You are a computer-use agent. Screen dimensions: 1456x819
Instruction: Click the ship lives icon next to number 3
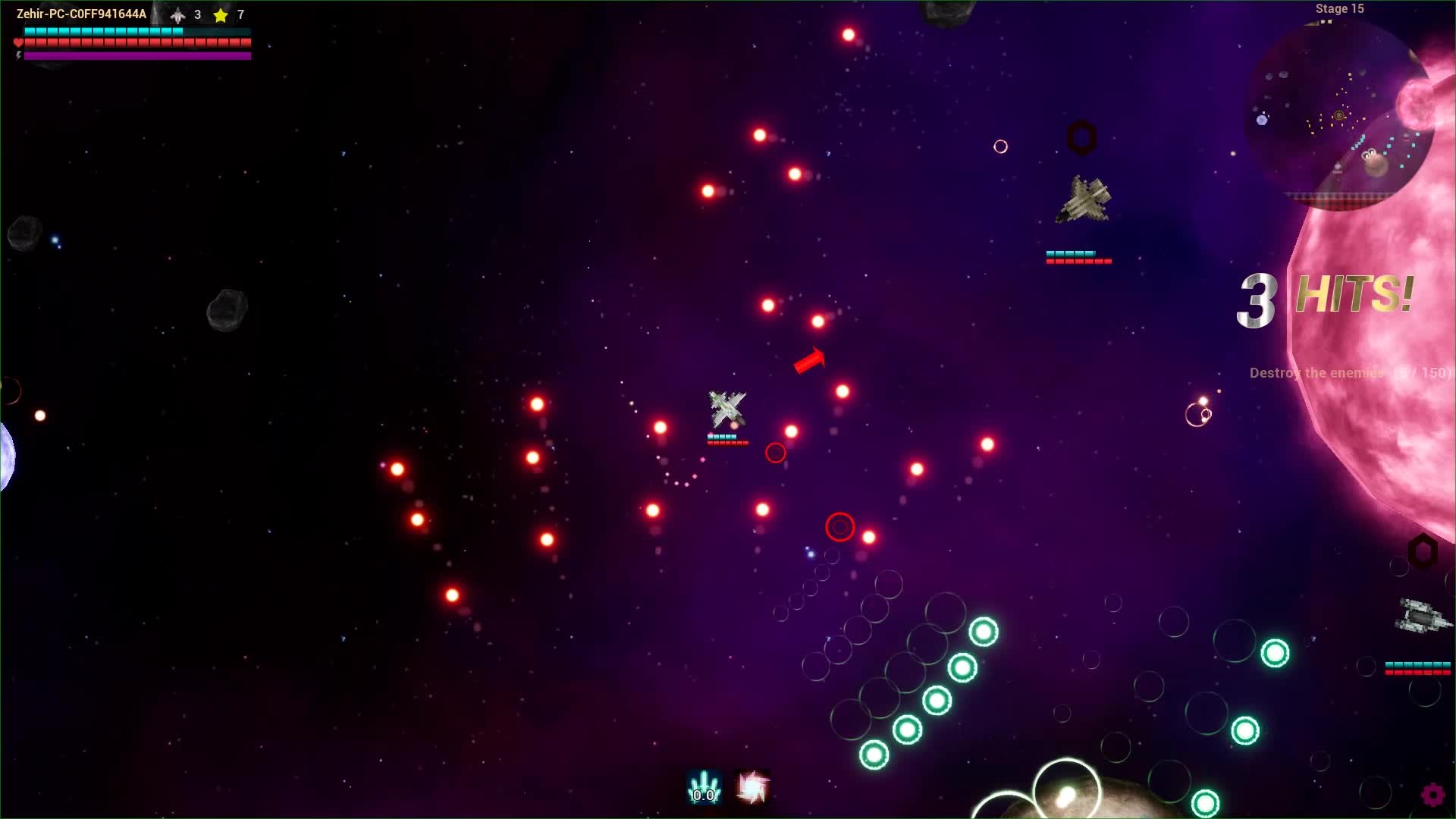point(177,14)
